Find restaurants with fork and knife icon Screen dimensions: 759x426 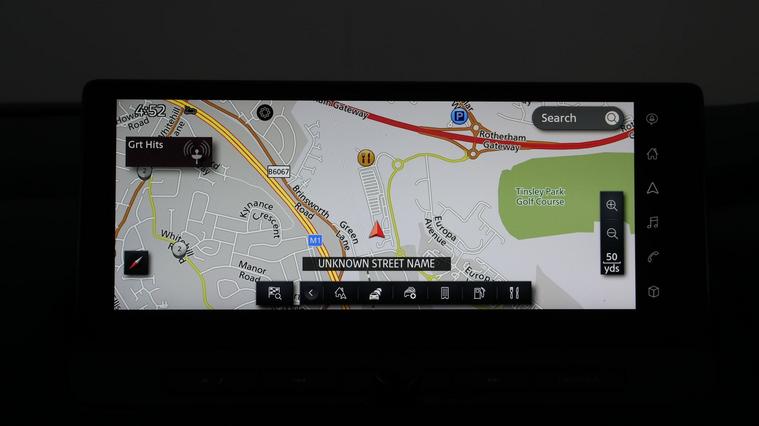pyautogui.click(x=514, y=293)
